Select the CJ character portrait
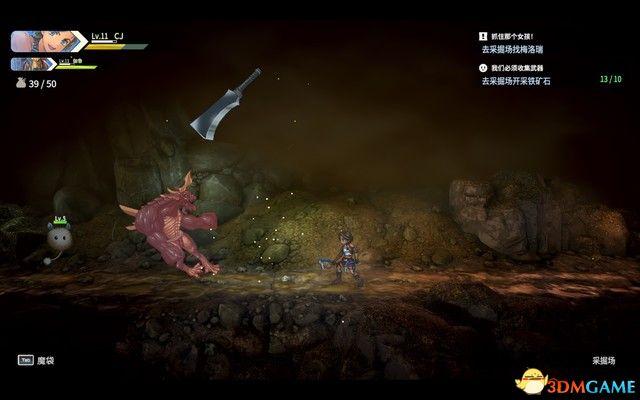 coord(37,41)
